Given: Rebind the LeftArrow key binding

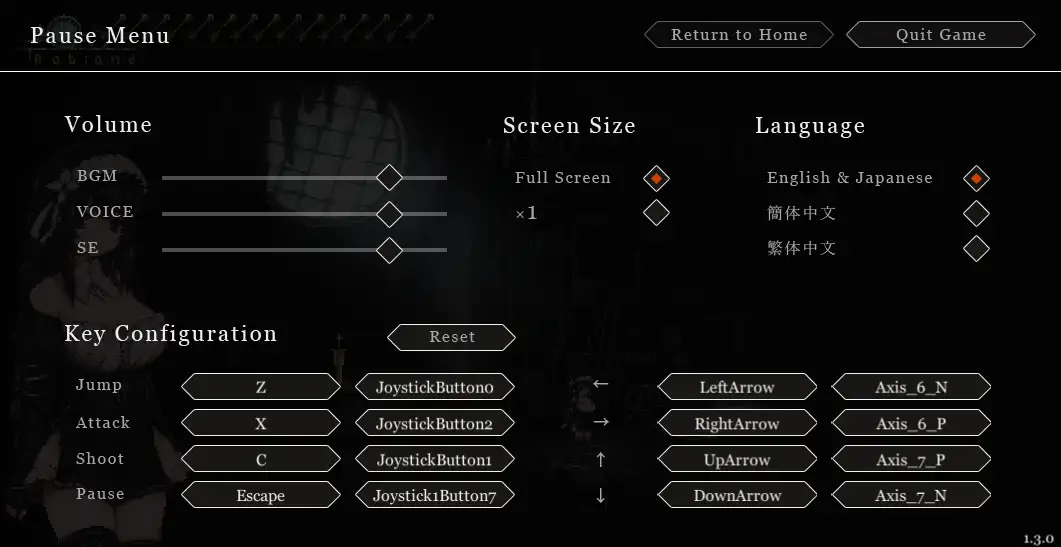Looking at the screenshot, I should (x=737, y=387).
